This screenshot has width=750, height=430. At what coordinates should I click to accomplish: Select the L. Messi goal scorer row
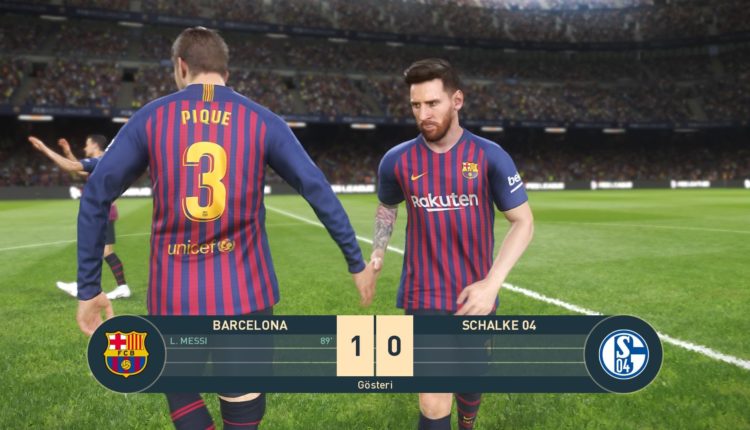250,342
